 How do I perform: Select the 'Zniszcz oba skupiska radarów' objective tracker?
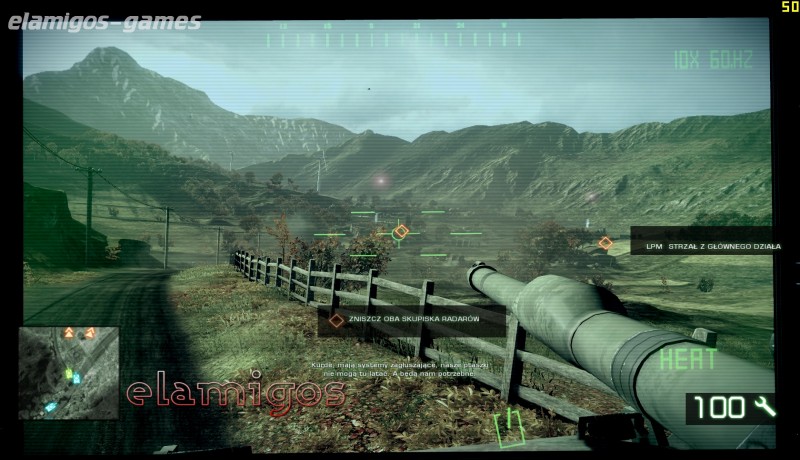(x=403, y=320)
